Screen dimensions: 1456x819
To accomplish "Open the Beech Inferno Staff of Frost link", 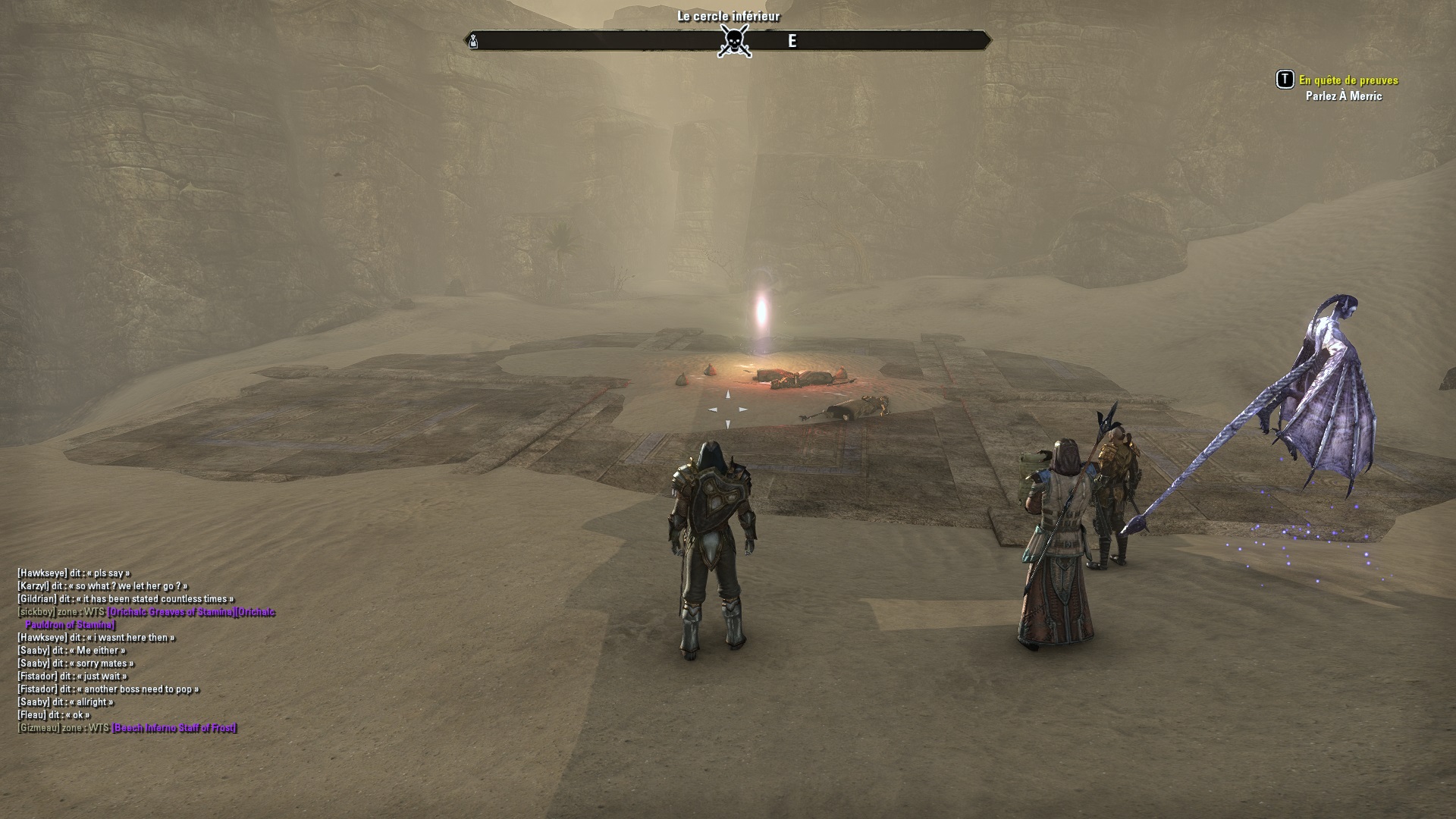I will (x=174, y=728).
